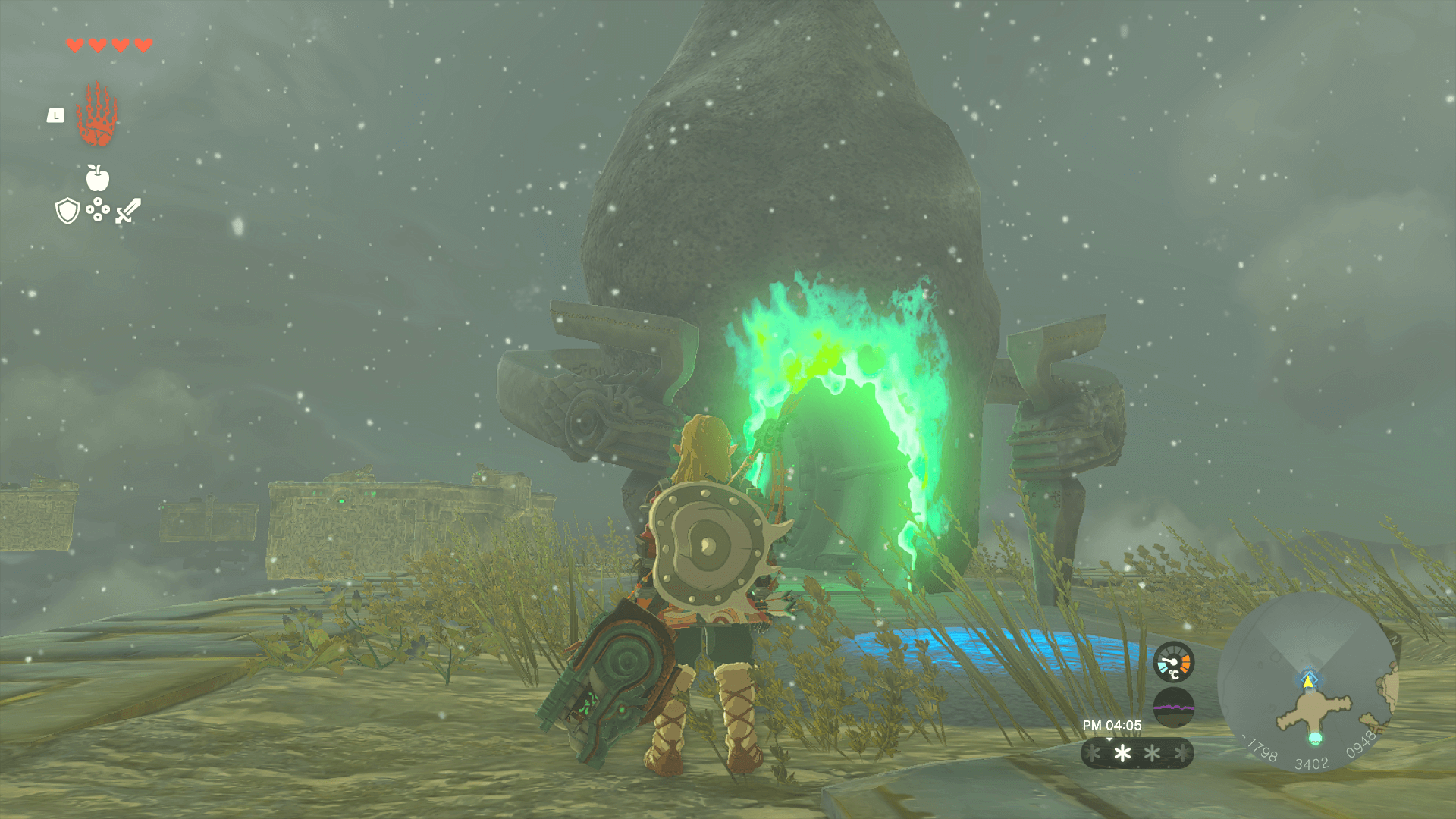Click the apple food quick-slot icon
This screenshot has width=1456, height=819.
(98, 178)
